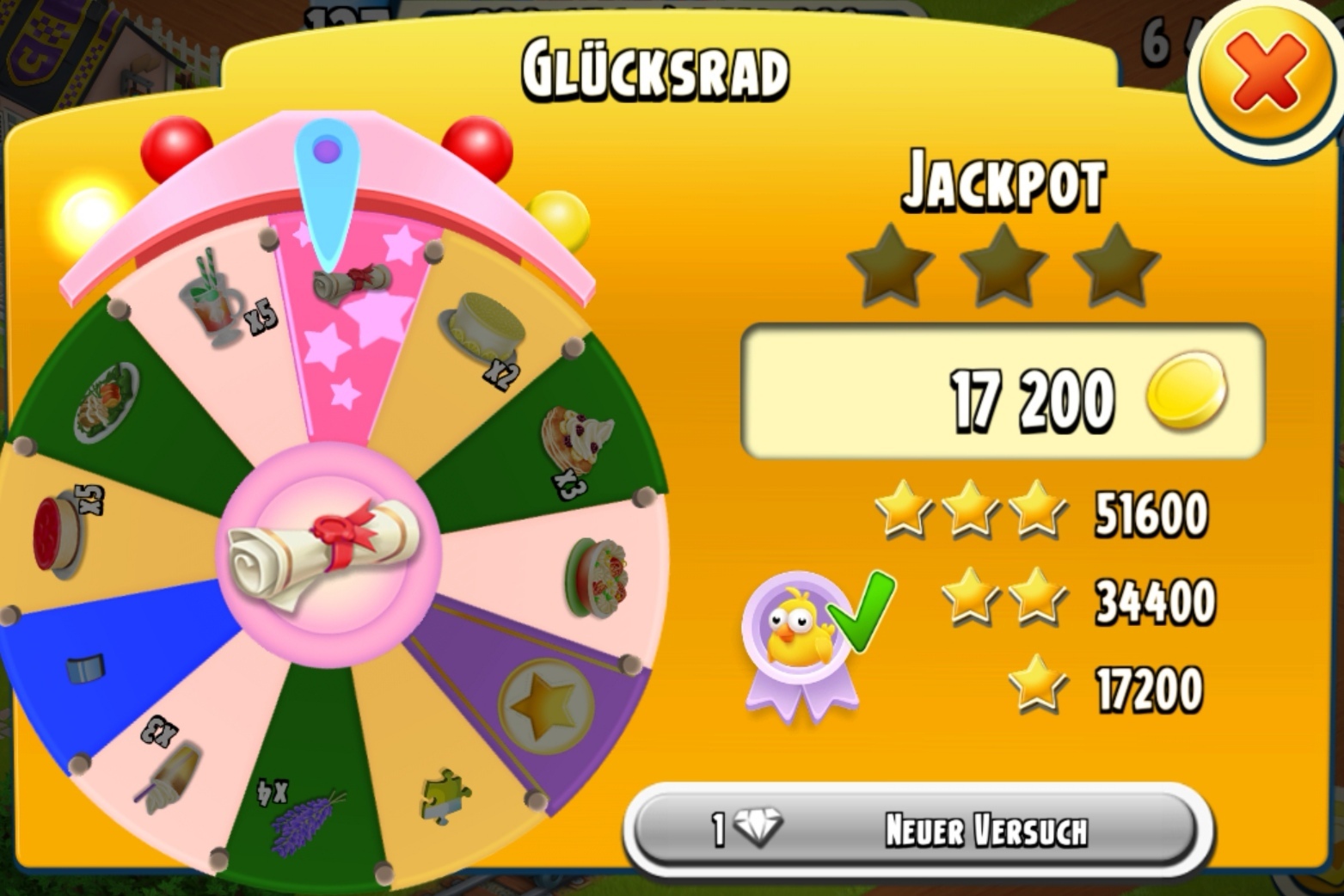This screenshot has height=896, width=1344.
Task: Close the Glücksrad window
Action: [x=1265, y=74]
